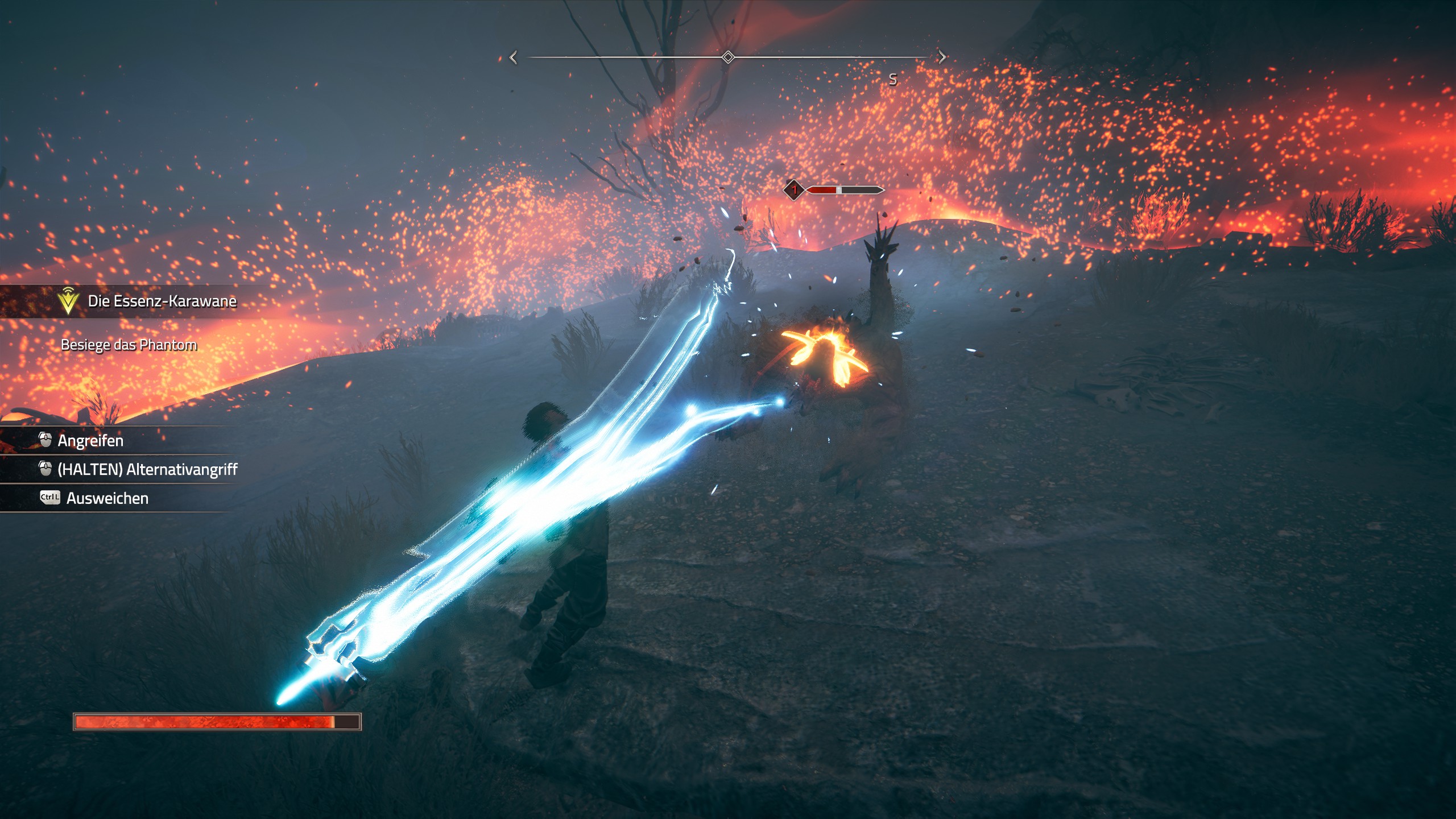Screen dimensions: 1456x819
Task: Select the S direction marker on compass
Action: pos(893,80)
